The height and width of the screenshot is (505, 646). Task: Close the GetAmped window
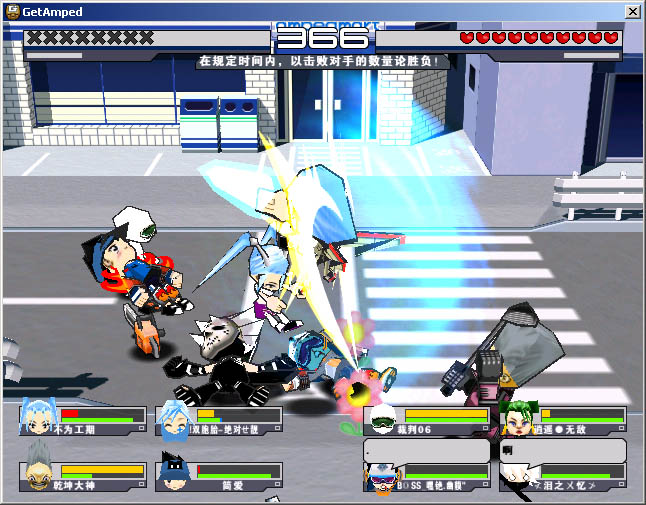pyautogui.click(x=632, y=10)
